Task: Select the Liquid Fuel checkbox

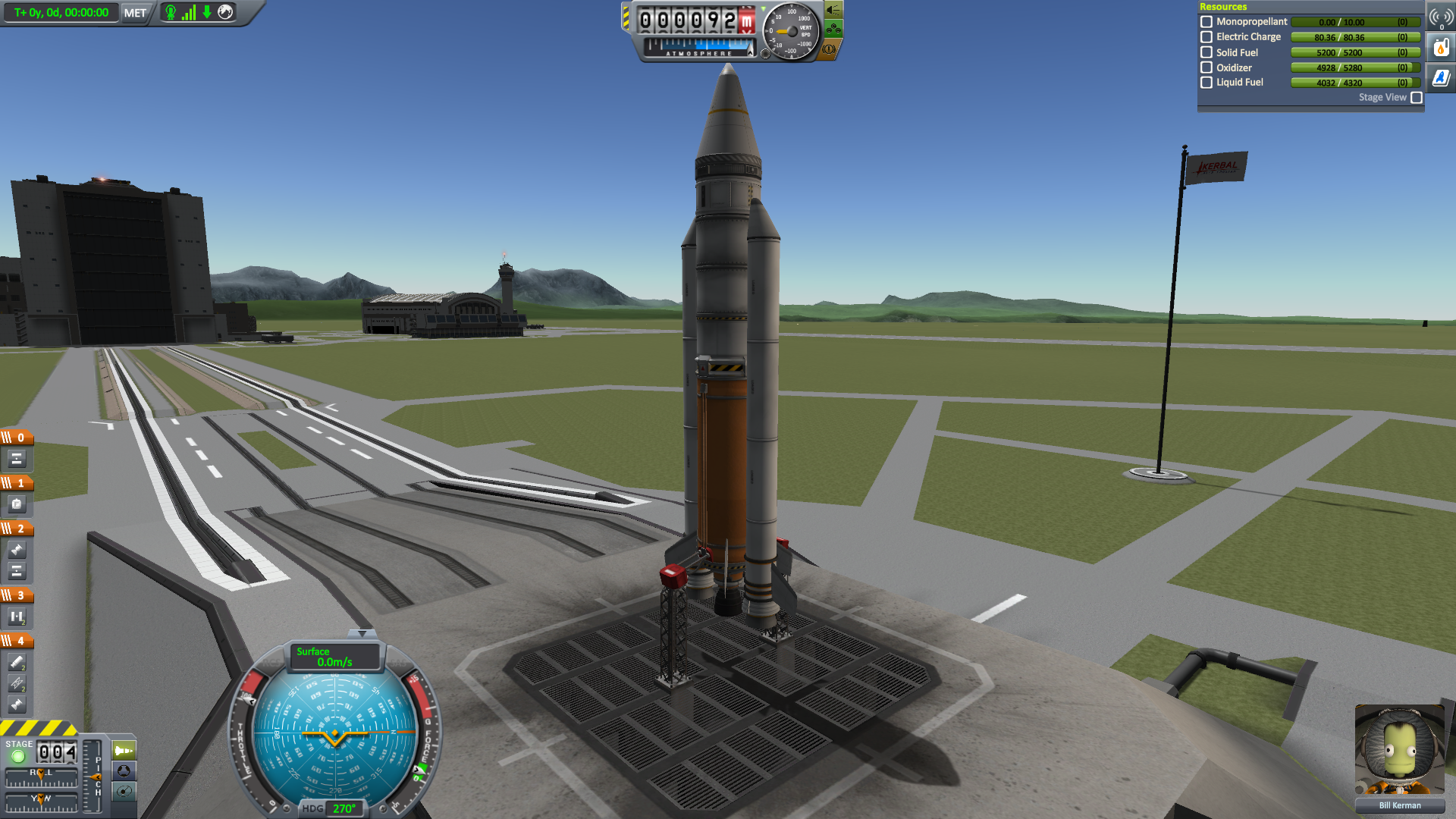Action: (1207, 83)
